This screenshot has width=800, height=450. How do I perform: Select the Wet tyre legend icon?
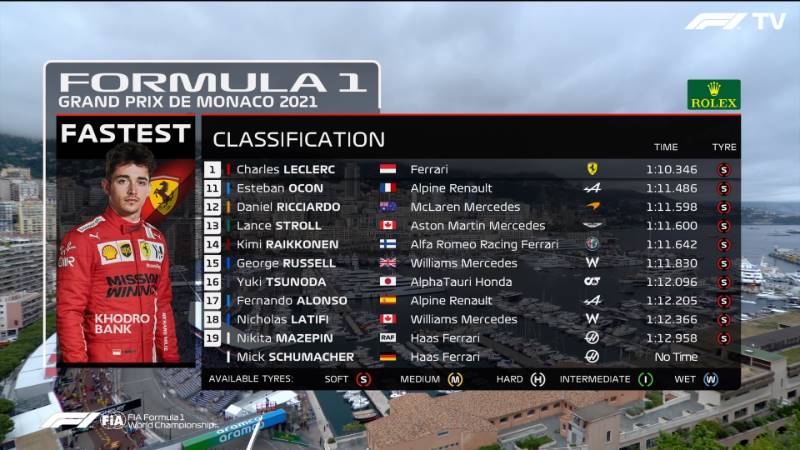click(710, 379)
